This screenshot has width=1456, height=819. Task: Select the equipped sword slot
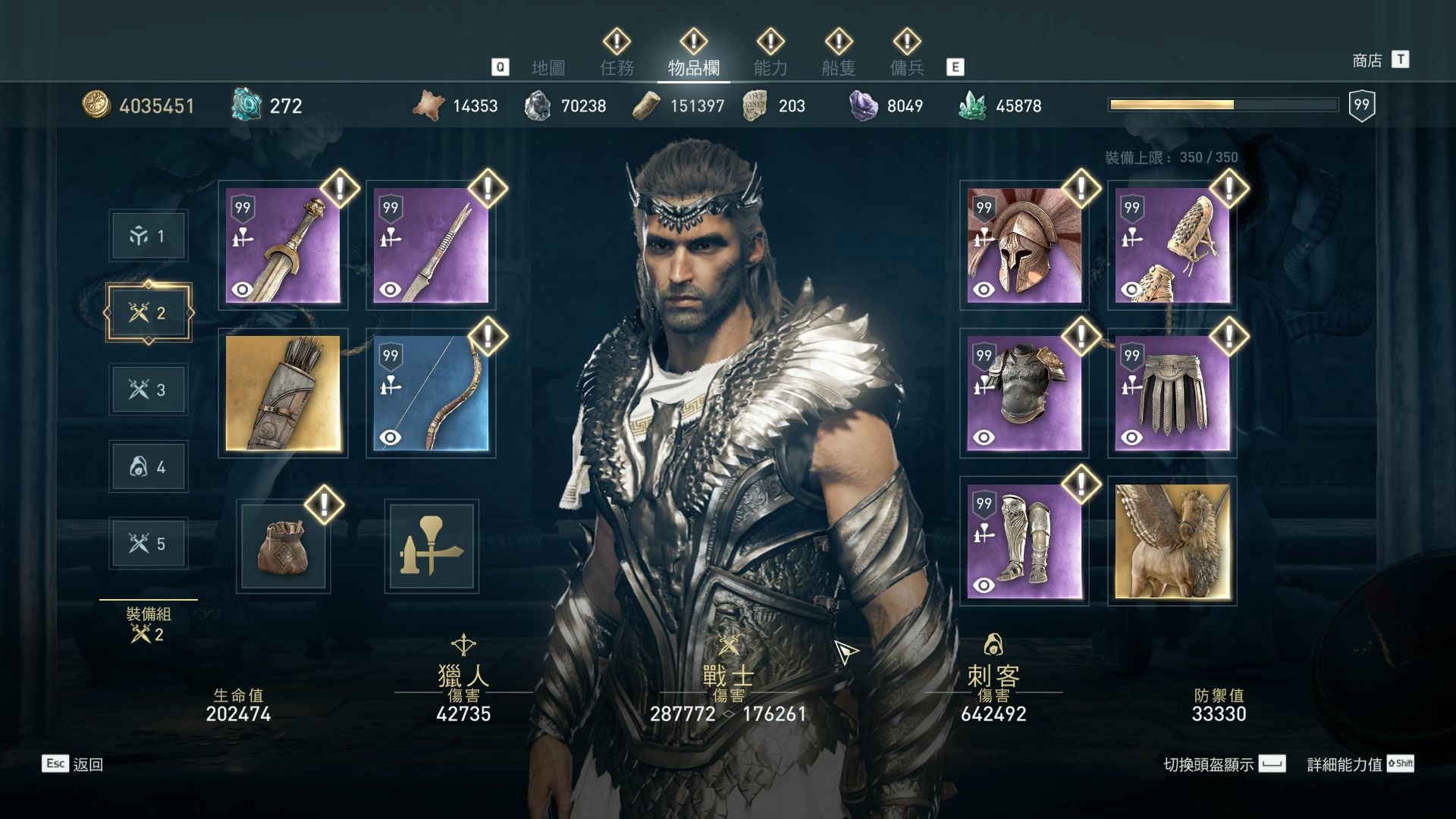[x=283, y=246]
